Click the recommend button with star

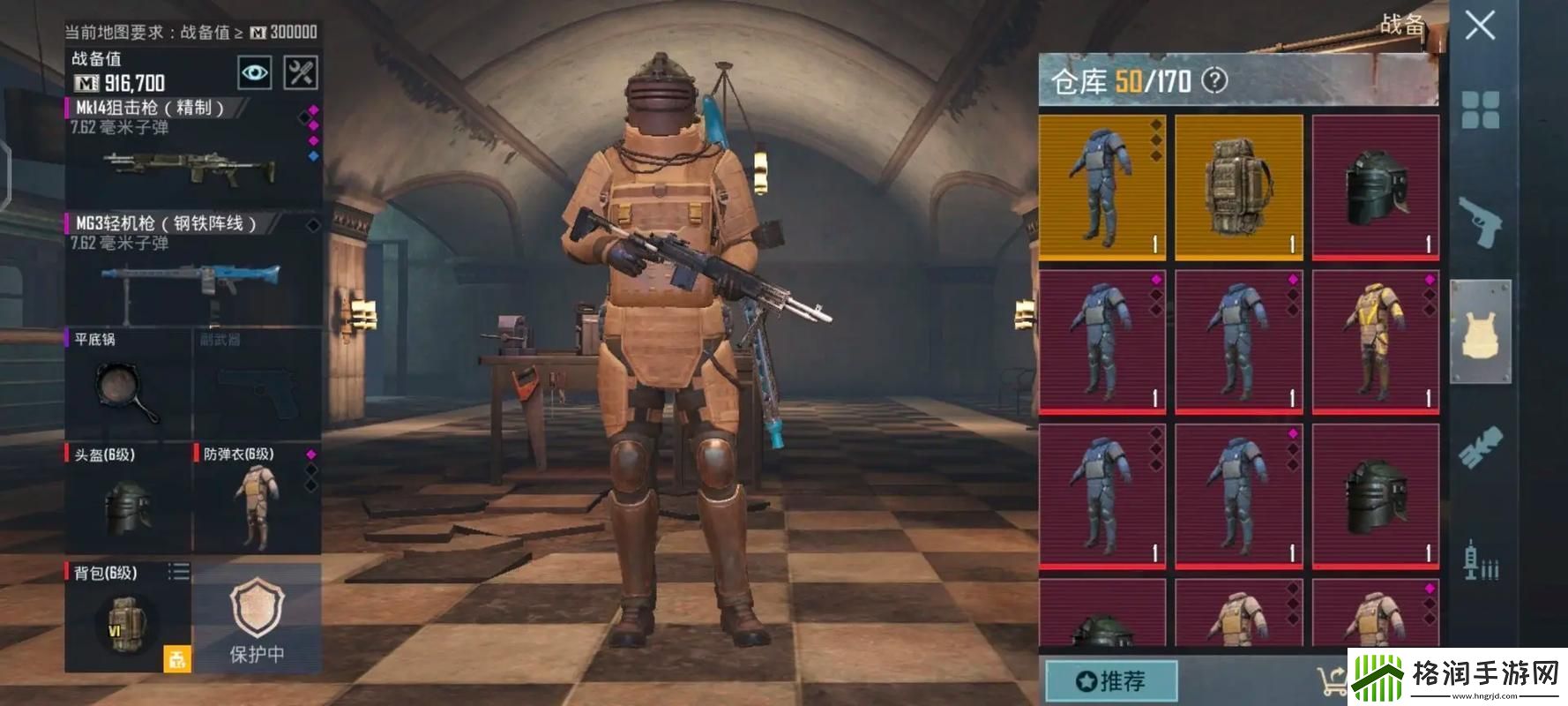[x=1111, y=681]
